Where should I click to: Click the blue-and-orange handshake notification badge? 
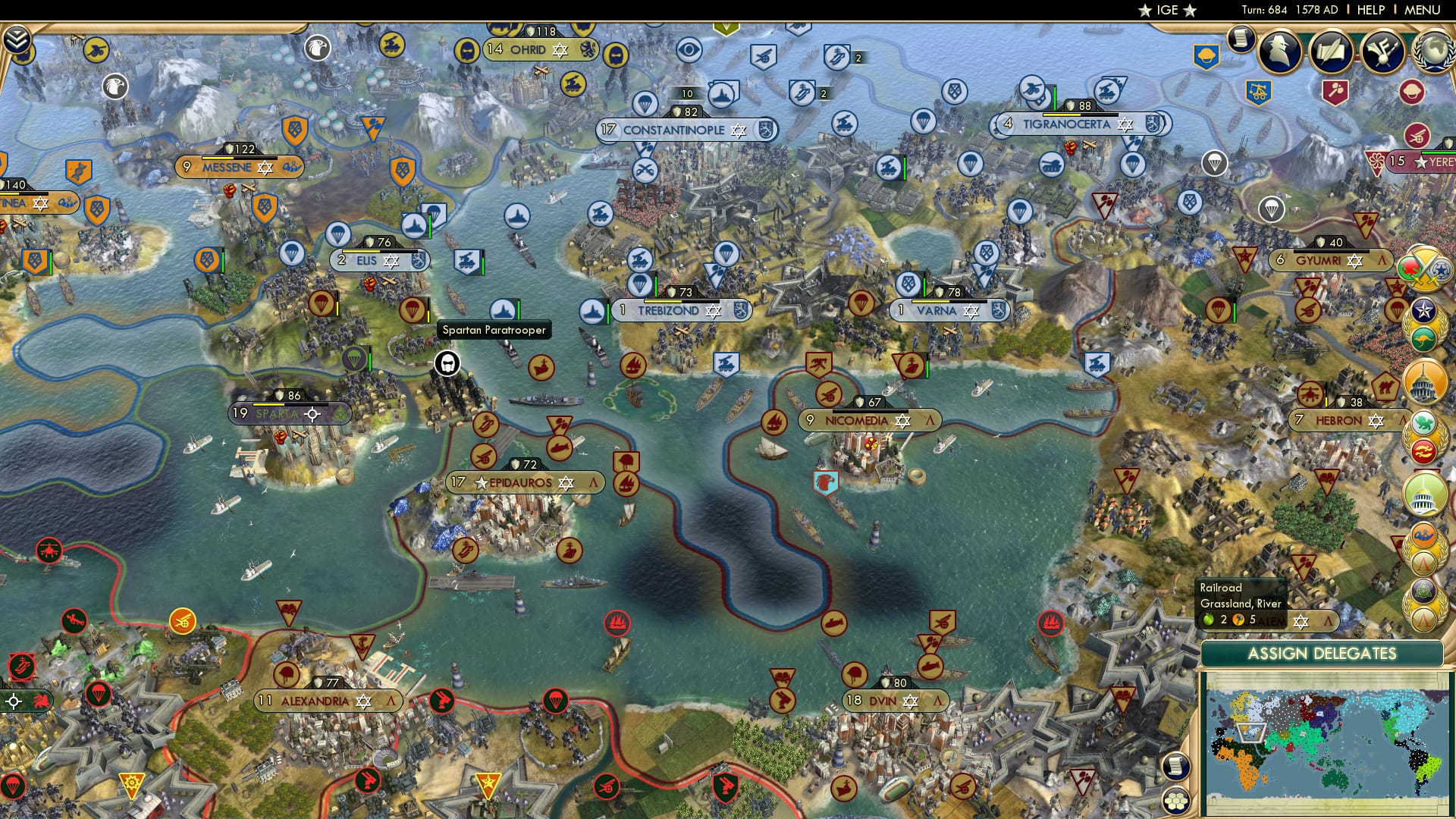(x=1423, y=535)
